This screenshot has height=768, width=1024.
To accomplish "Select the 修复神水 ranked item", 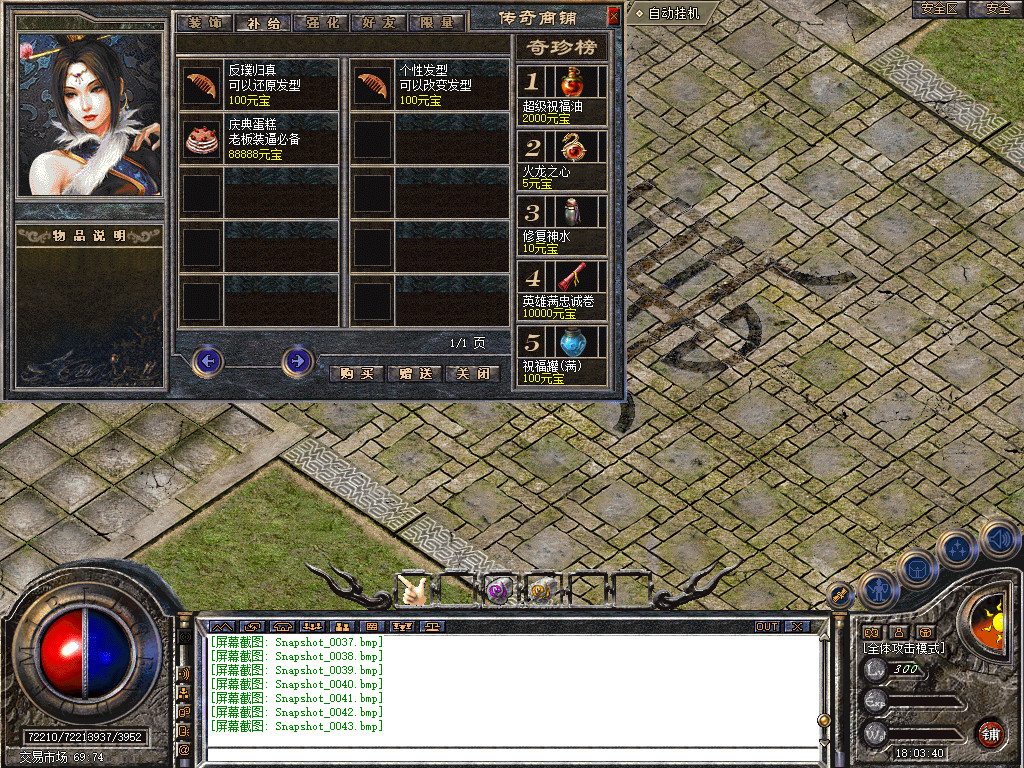I will point(570,211).
